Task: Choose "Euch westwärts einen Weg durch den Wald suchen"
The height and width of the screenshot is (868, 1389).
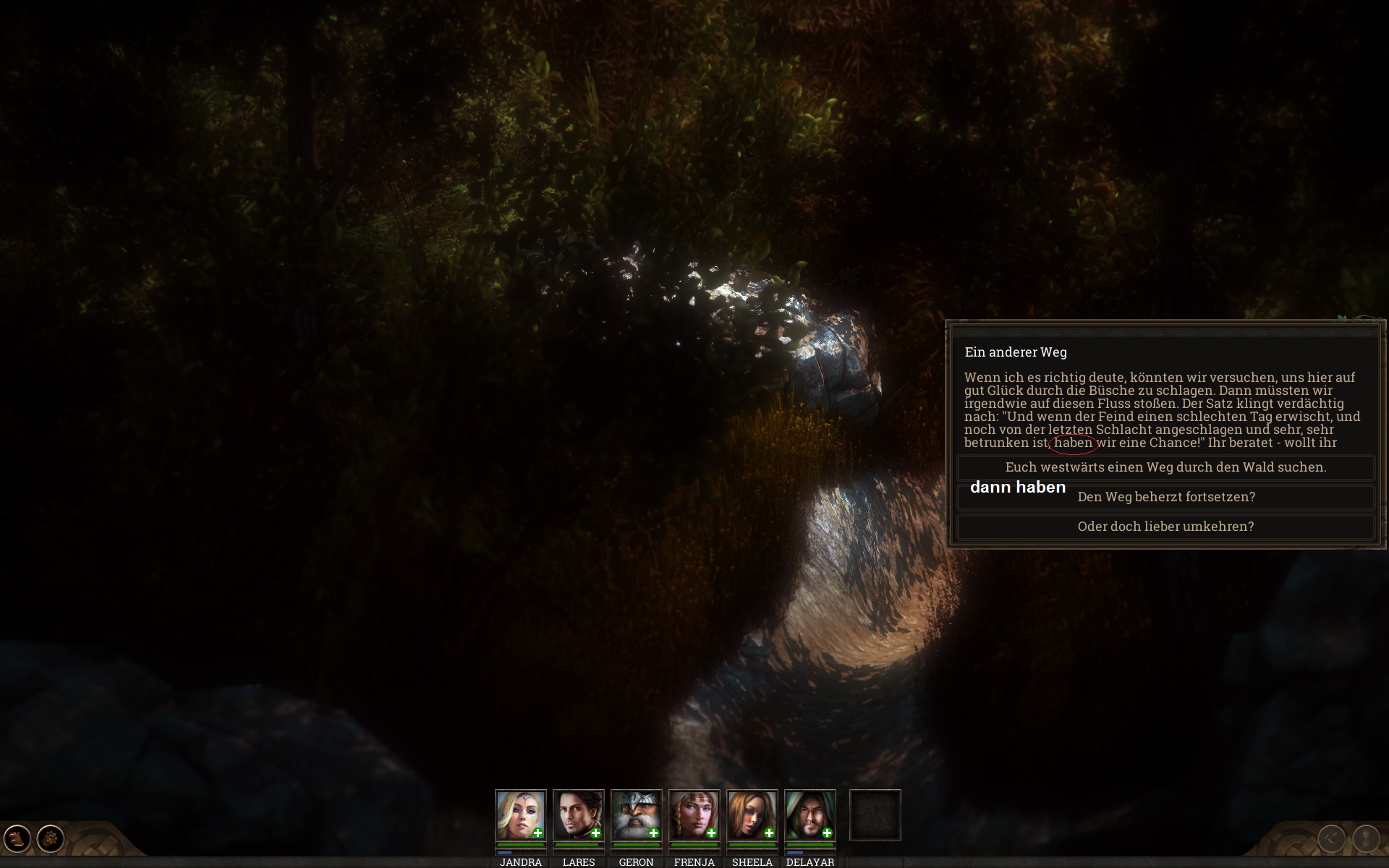Action: click(1165, 467)
